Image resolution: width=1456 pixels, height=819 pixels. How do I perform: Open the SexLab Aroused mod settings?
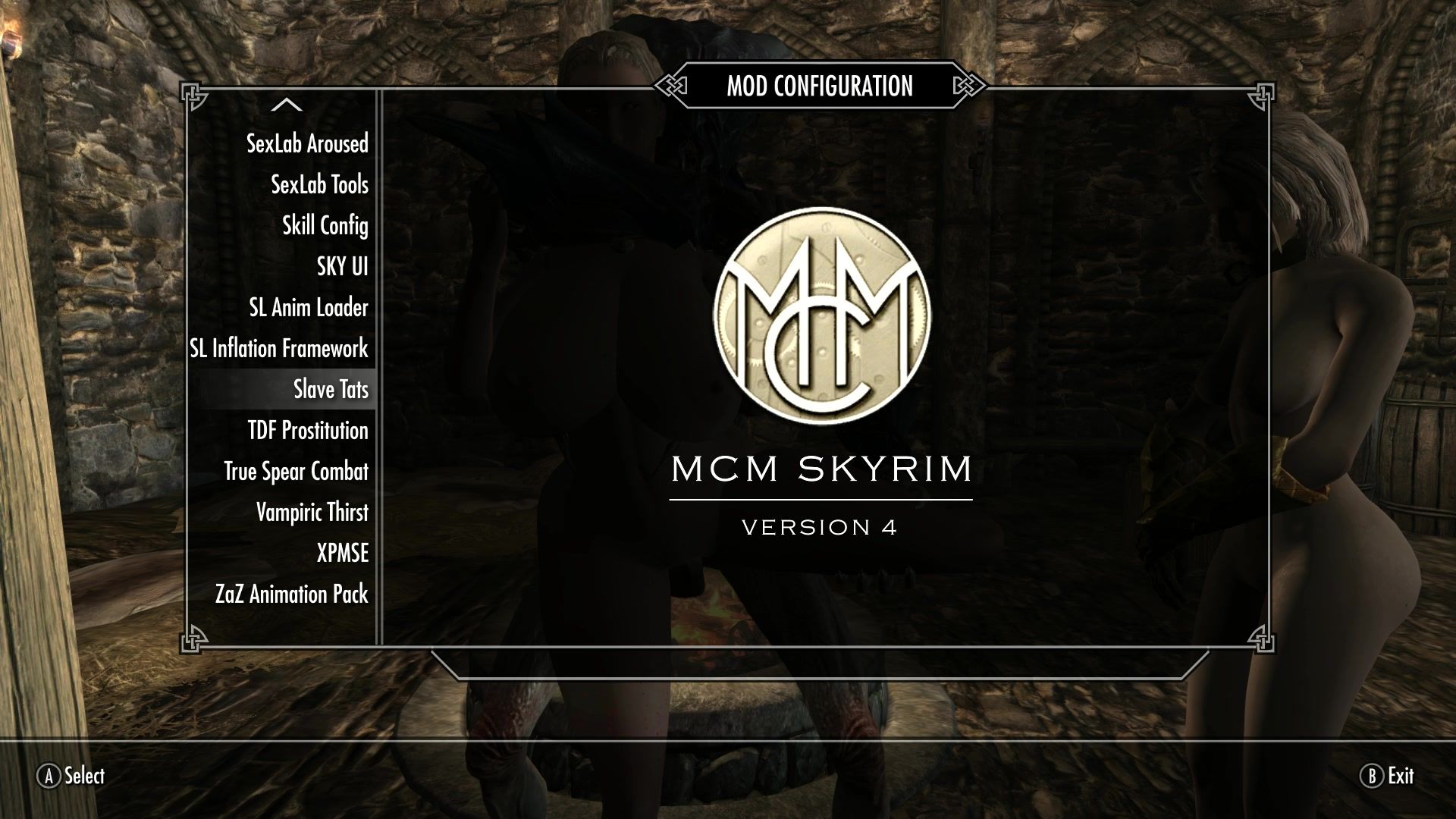click(x=307, y=143)
